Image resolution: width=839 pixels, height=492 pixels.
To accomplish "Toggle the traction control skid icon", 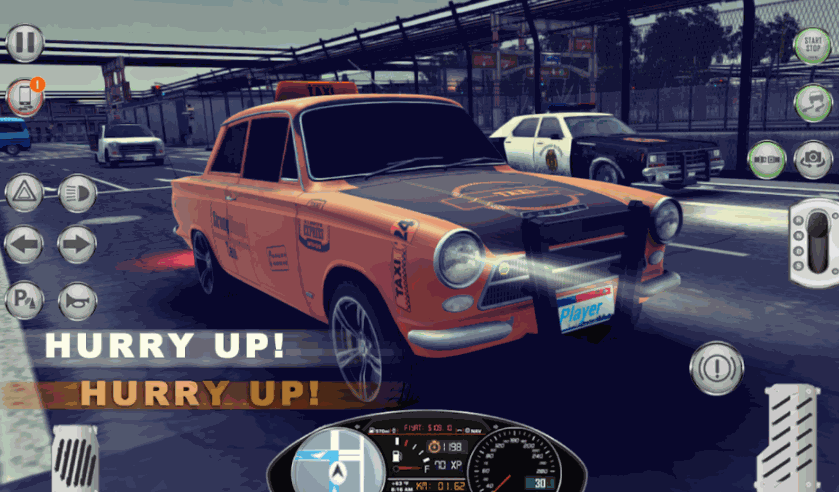I will 812,102.
